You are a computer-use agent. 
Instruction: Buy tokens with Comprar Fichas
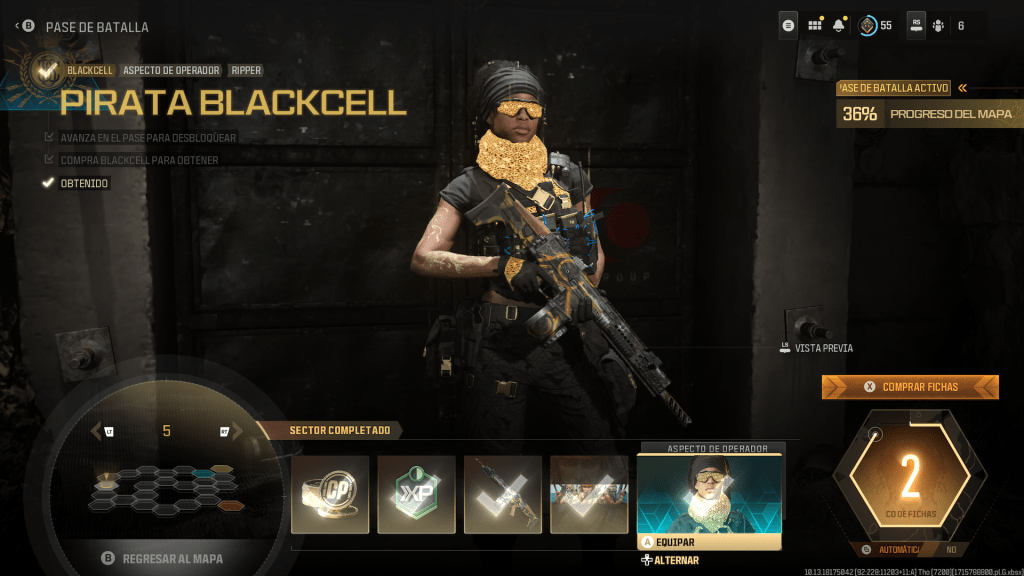coord(910,387)
